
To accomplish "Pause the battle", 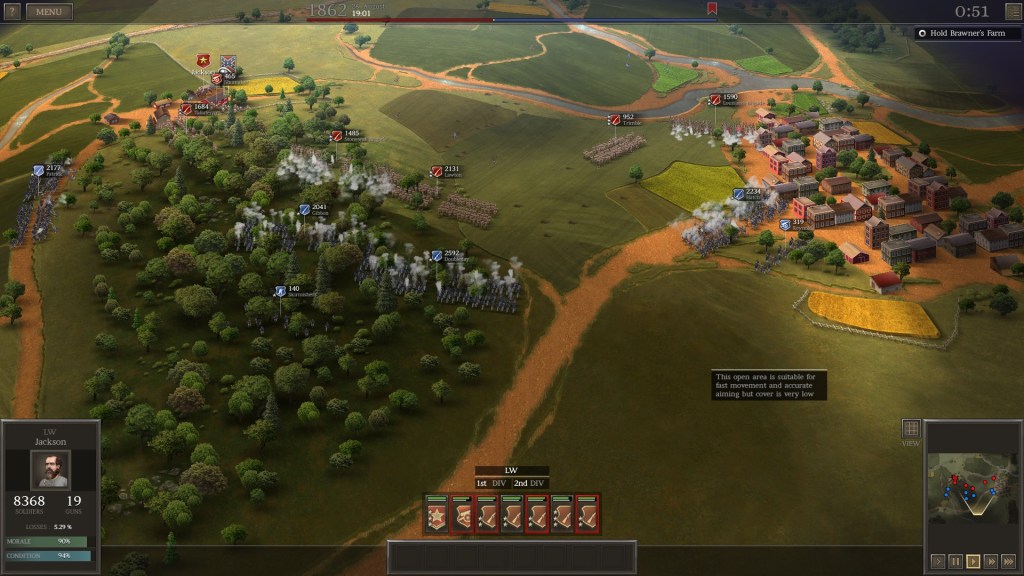I will pyautogui.click(x=955, y=561).
